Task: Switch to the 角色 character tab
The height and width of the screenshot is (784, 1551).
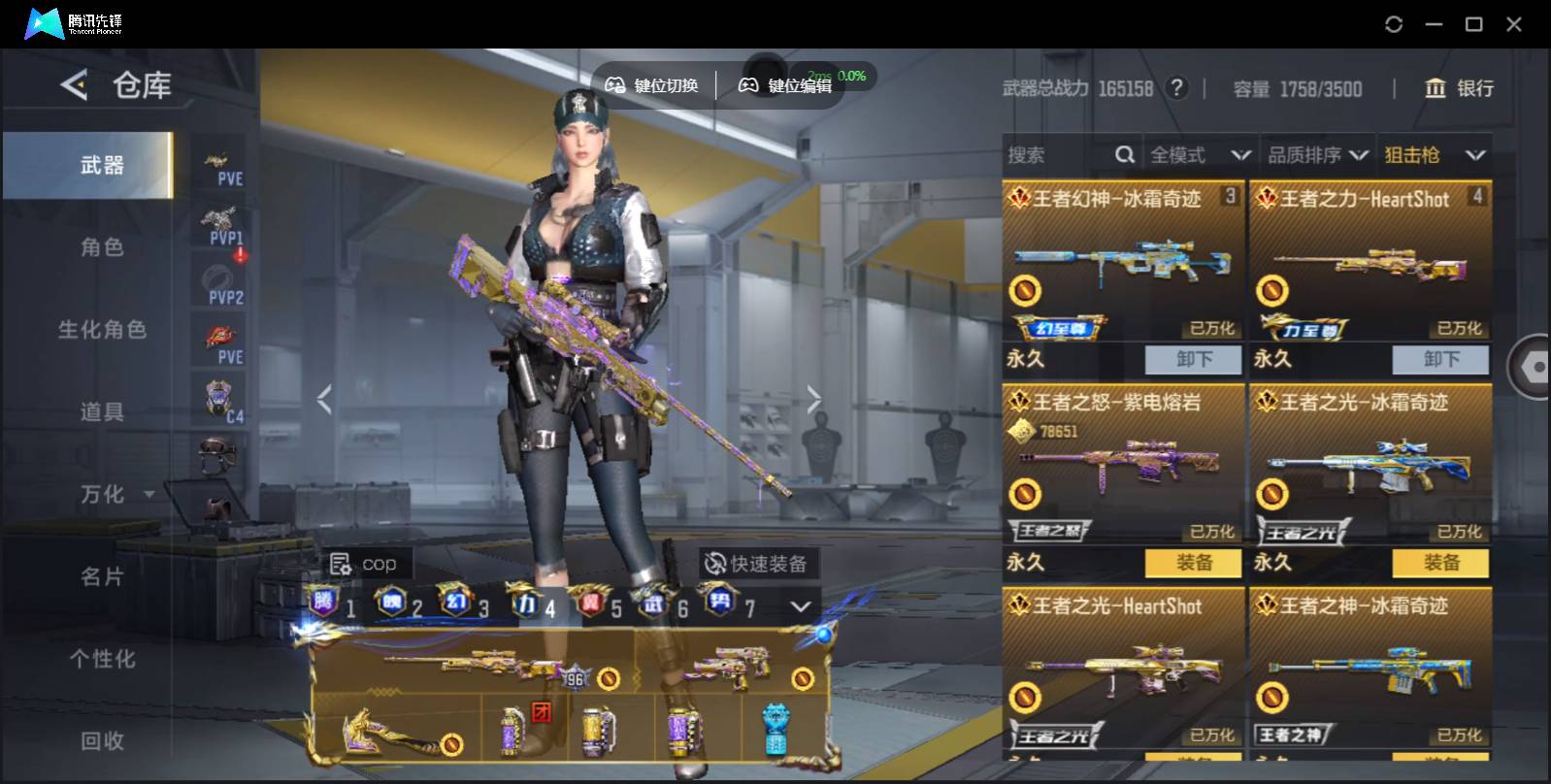Action: click(x=102, y=247)
